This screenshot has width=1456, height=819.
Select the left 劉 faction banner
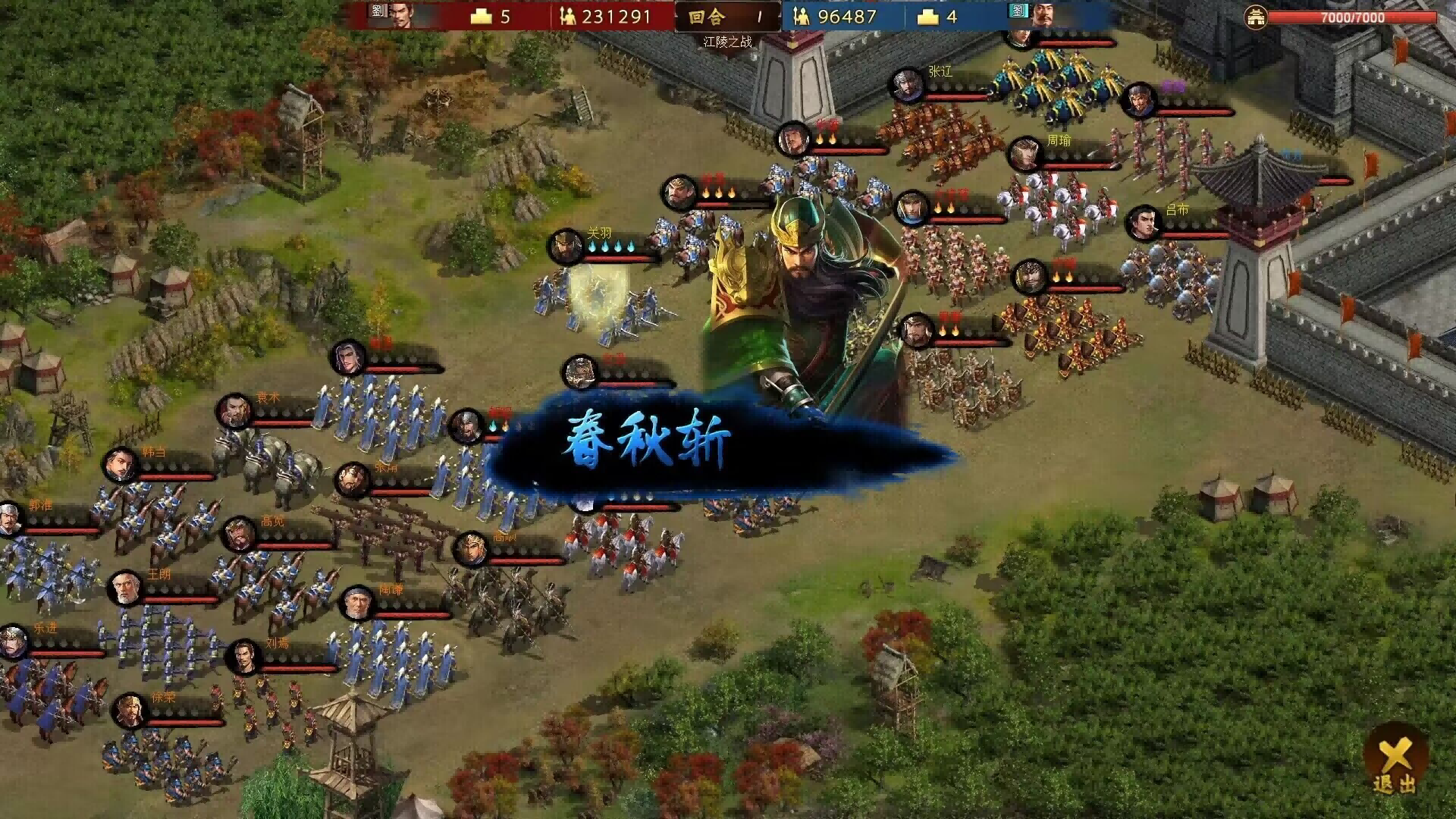click(x=379, y=14)
